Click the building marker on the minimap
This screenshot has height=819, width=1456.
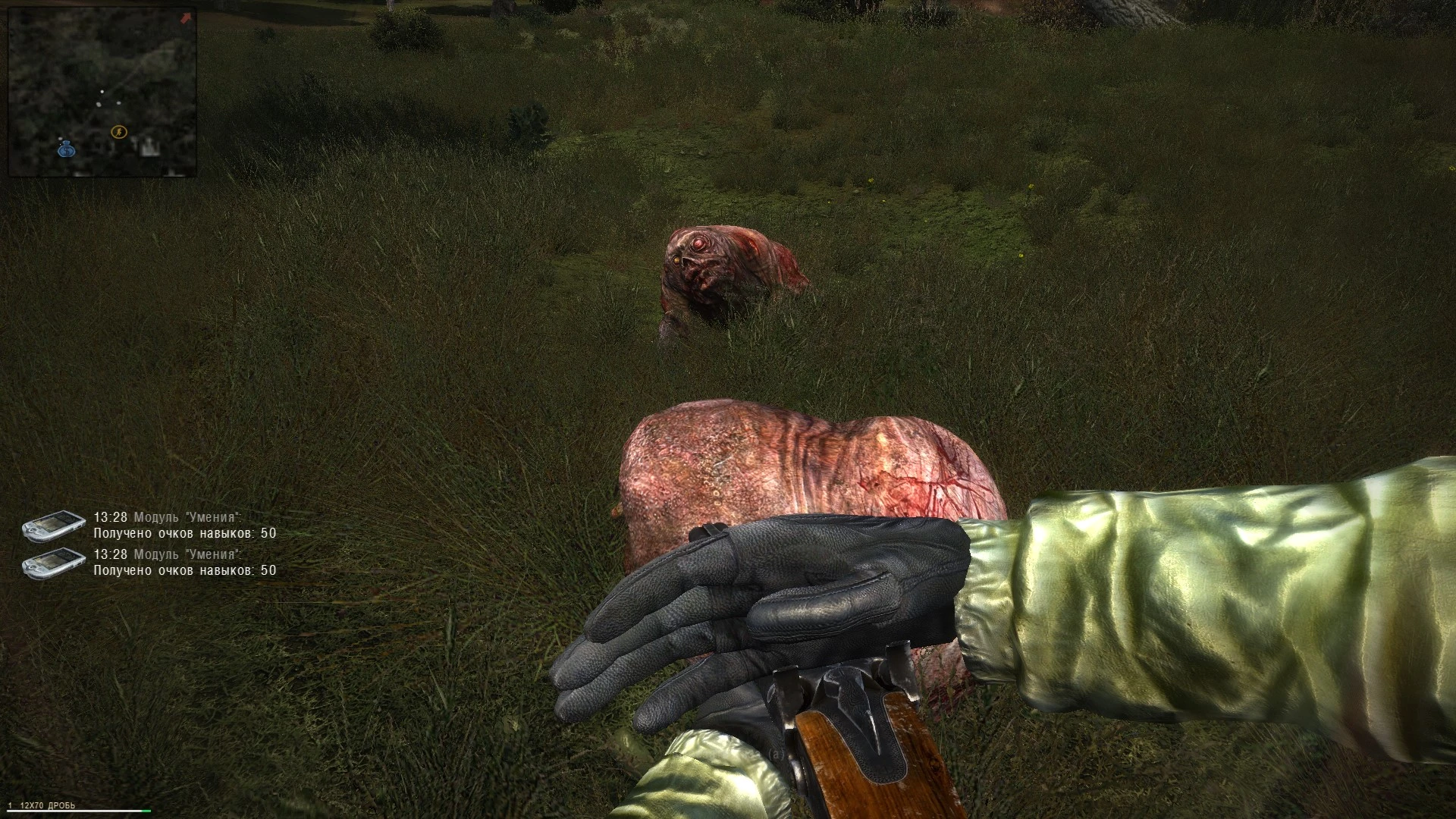(149, 147)
